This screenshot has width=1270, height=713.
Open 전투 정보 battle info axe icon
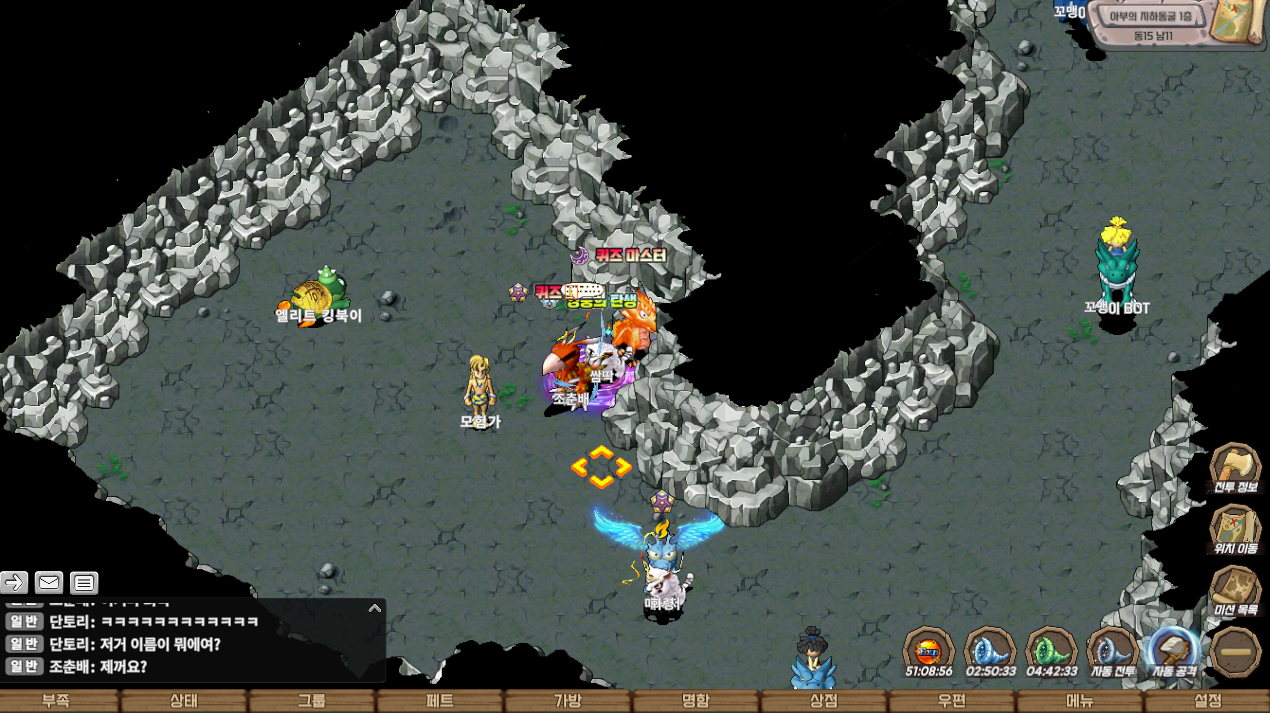1235,469
